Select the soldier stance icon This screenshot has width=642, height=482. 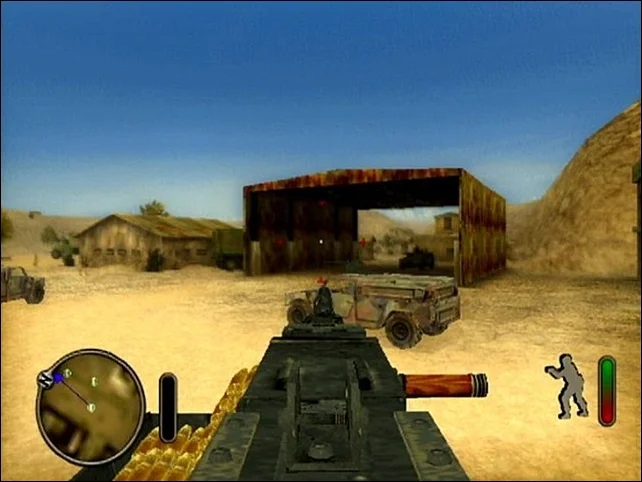pyautogui.click(x=568, y=385)
